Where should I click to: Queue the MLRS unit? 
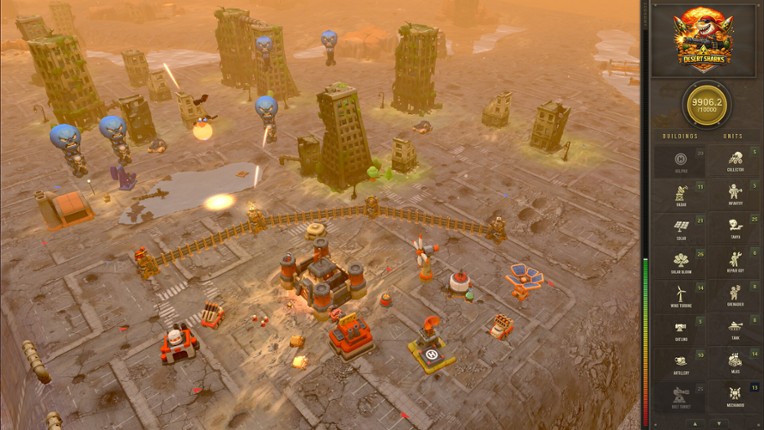(x=735, y=363)
